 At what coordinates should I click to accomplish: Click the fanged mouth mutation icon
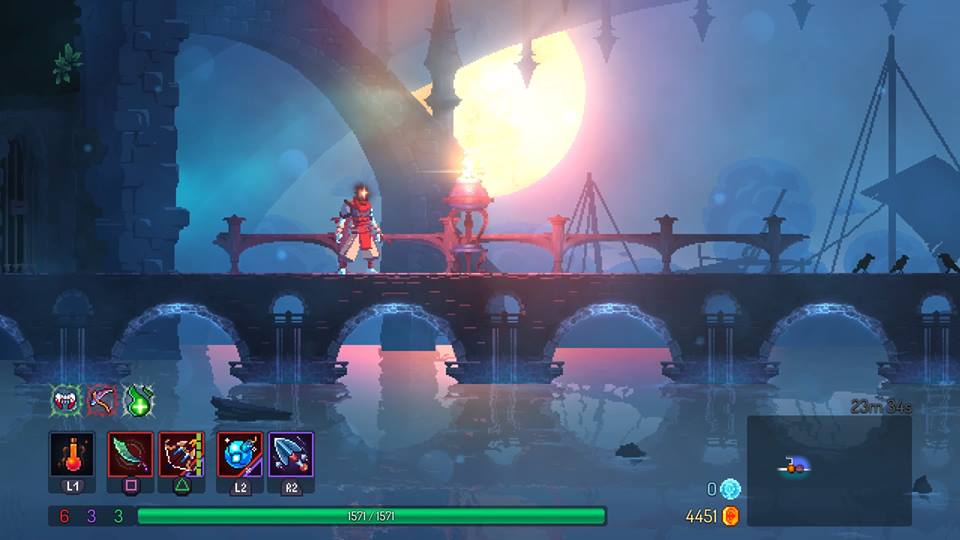point(66,401)
